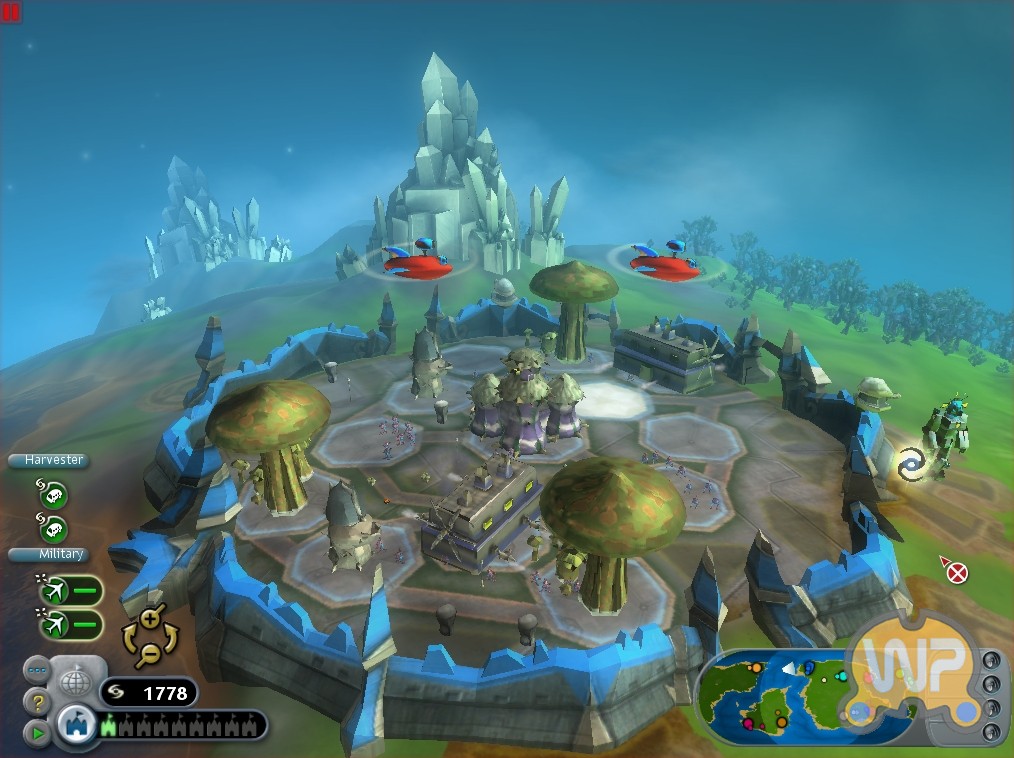Click the green play arrow button

point(37,733)
